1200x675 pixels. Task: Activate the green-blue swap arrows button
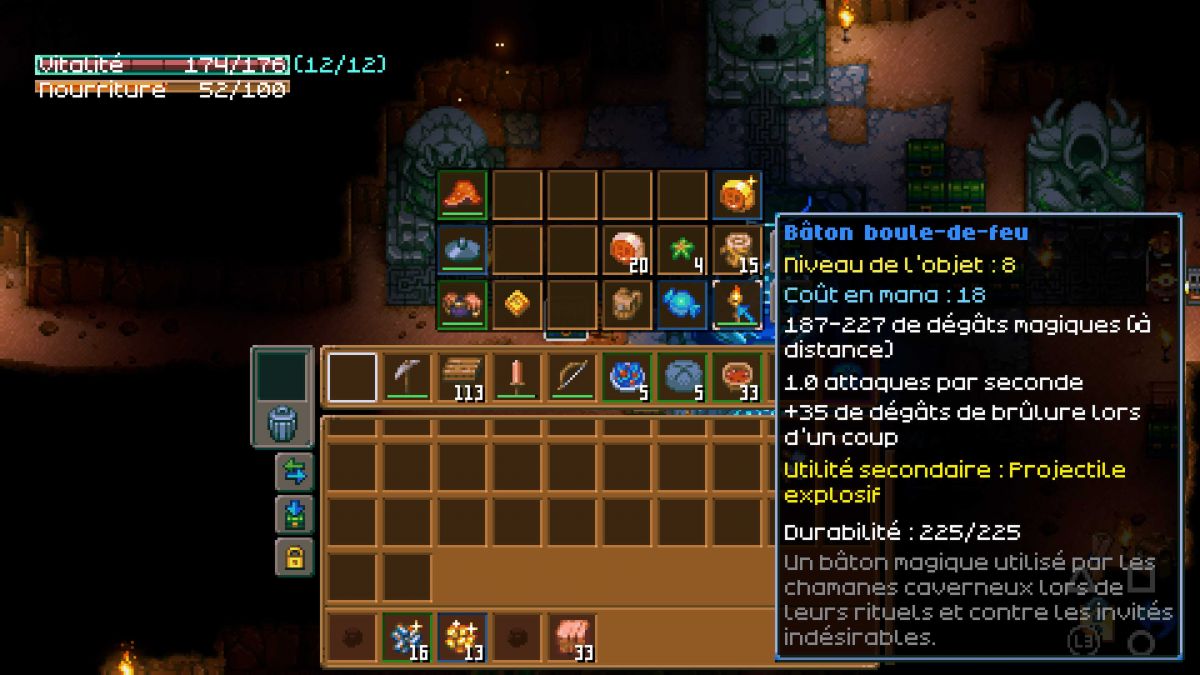294,471
